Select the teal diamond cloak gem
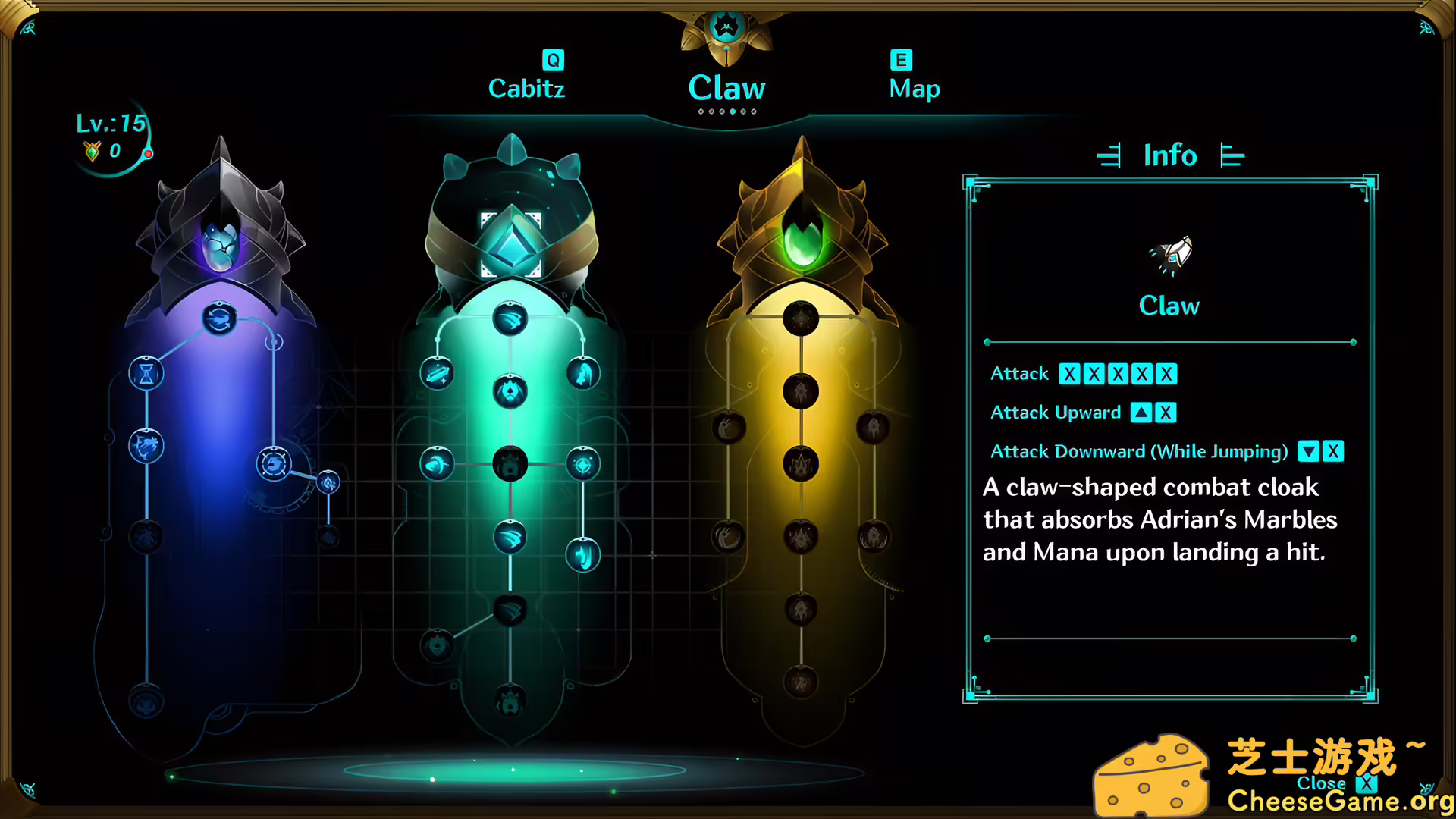1456x819 pixels. click(x=511, y=244)
